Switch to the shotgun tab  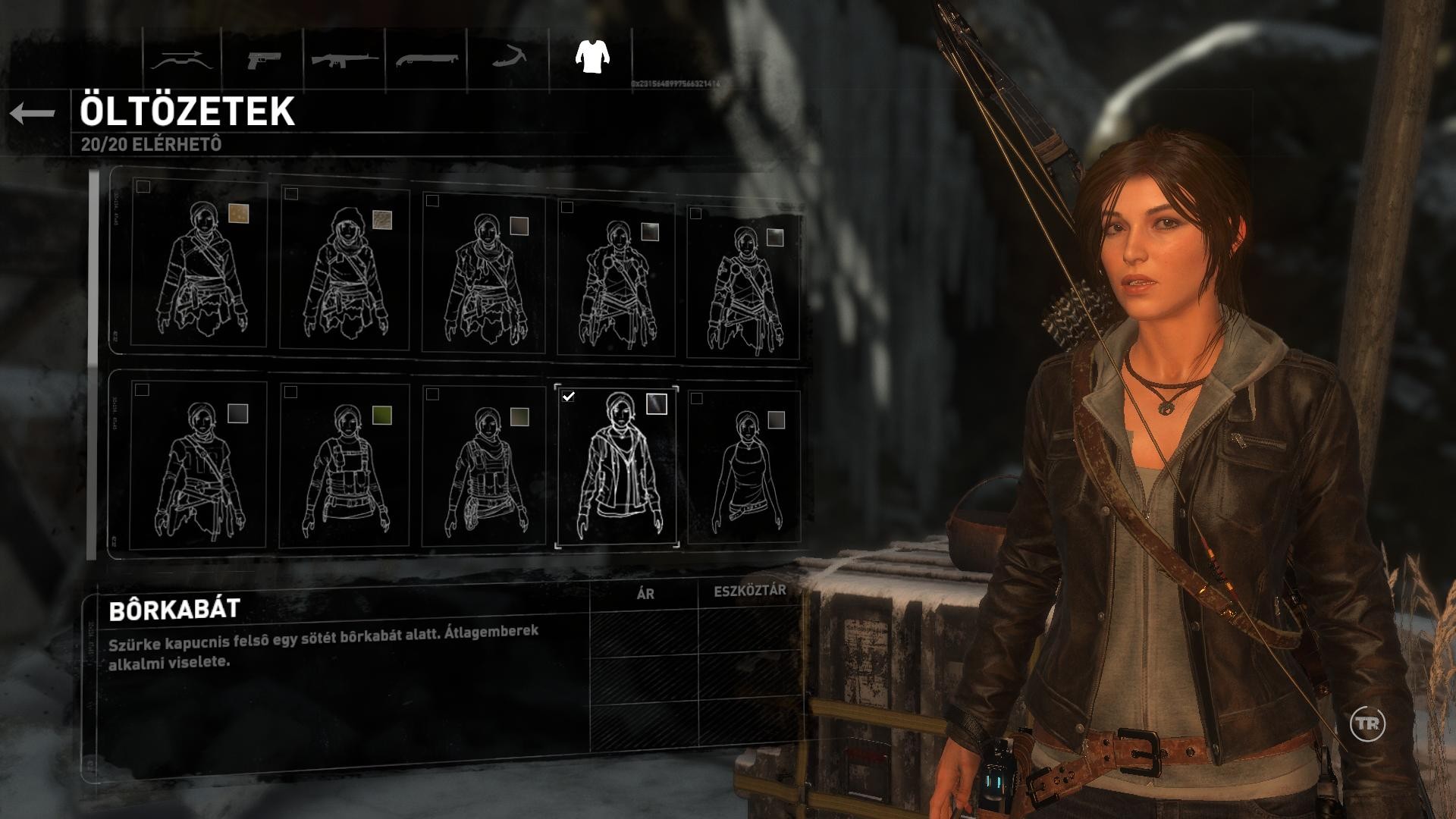(x=426, y=59)
